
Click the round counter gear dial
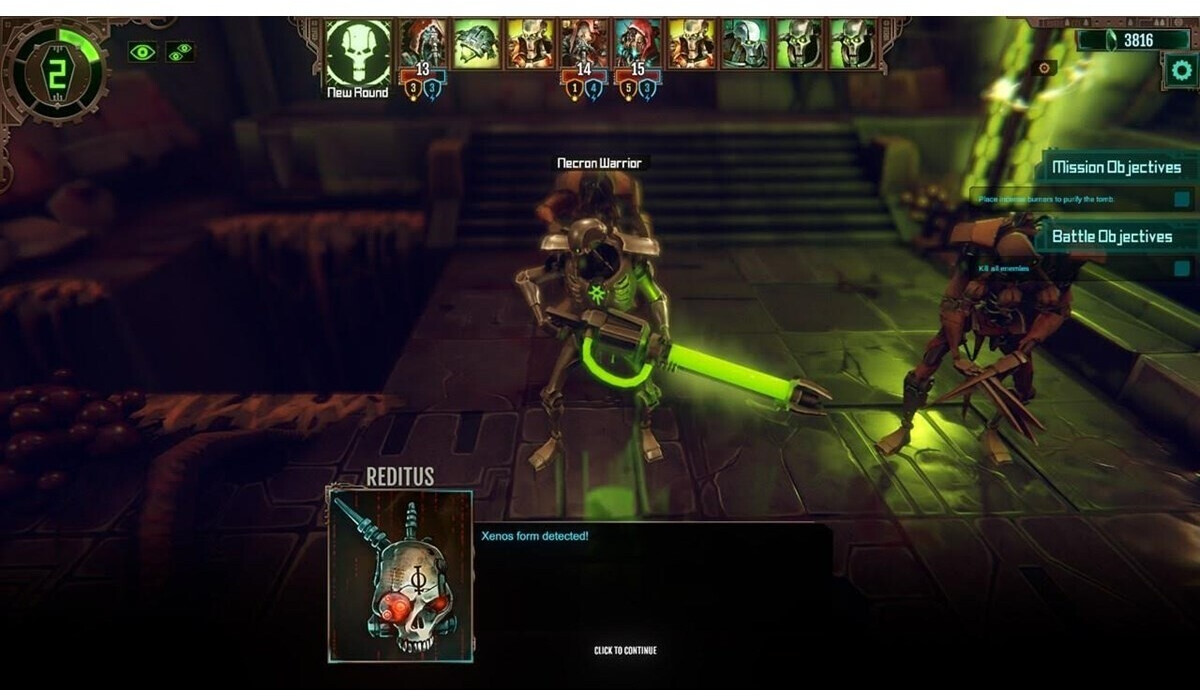tap(55, 70)
